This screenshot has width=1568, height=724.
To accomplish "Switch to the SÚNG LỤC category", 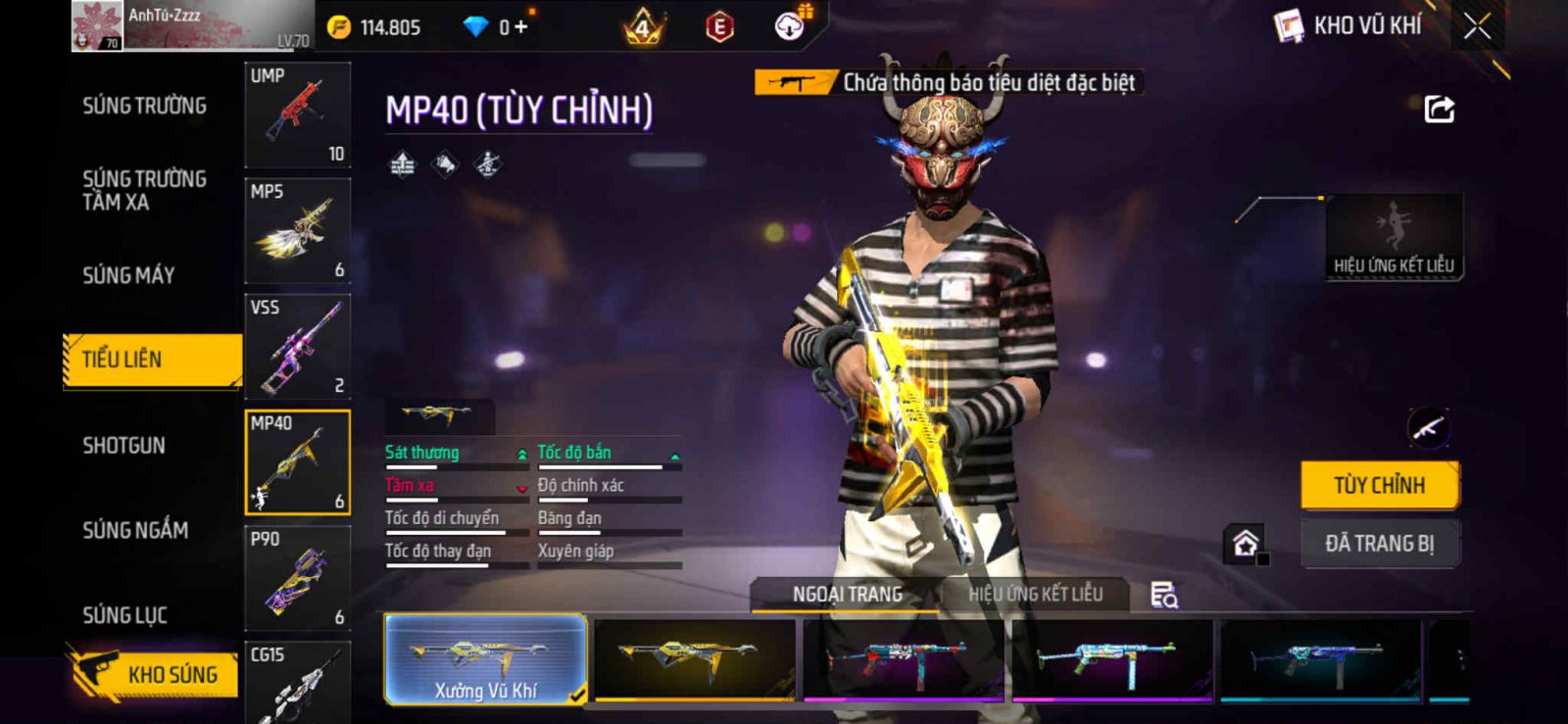I will click(124, 615).
